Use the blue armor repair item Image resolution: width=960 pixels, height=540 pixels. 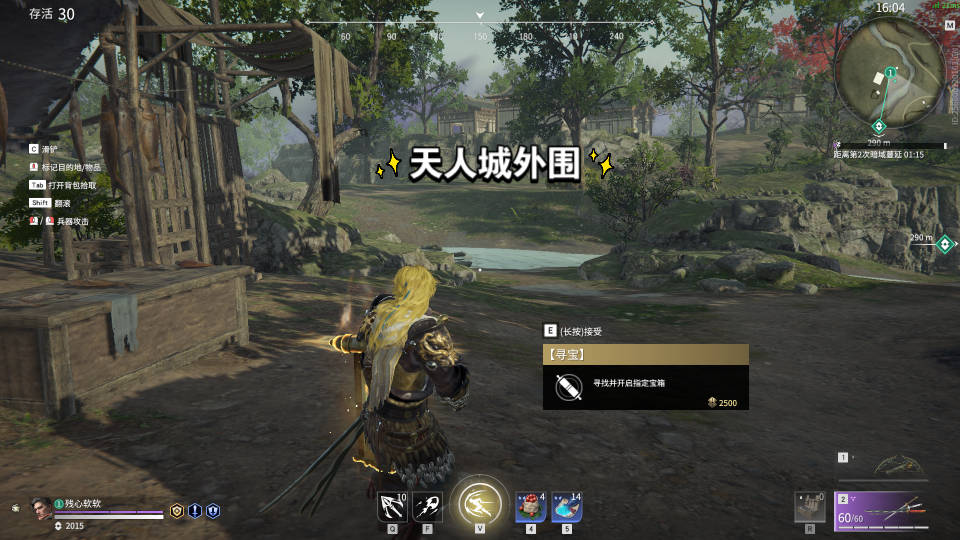pyautogui.click(x=566, y=506)
